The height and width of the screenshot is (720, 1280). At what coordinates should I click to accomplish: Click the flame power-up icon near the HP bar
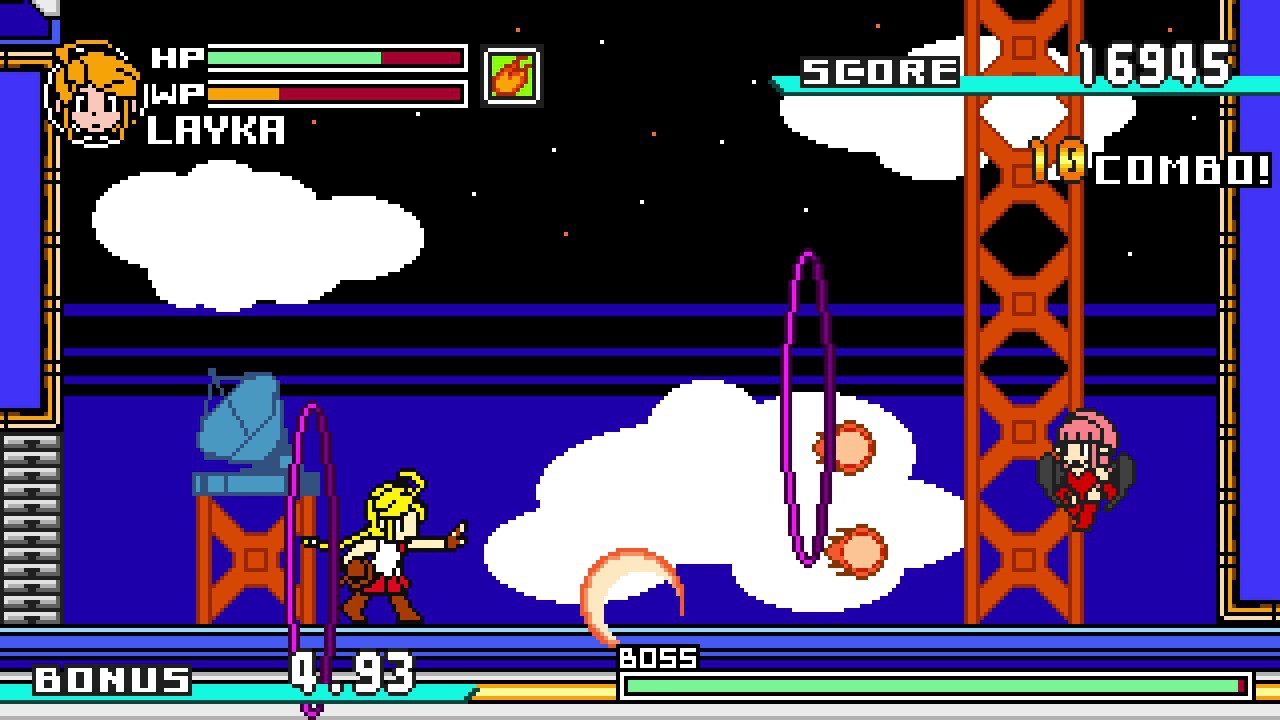[x=514, y=74]
